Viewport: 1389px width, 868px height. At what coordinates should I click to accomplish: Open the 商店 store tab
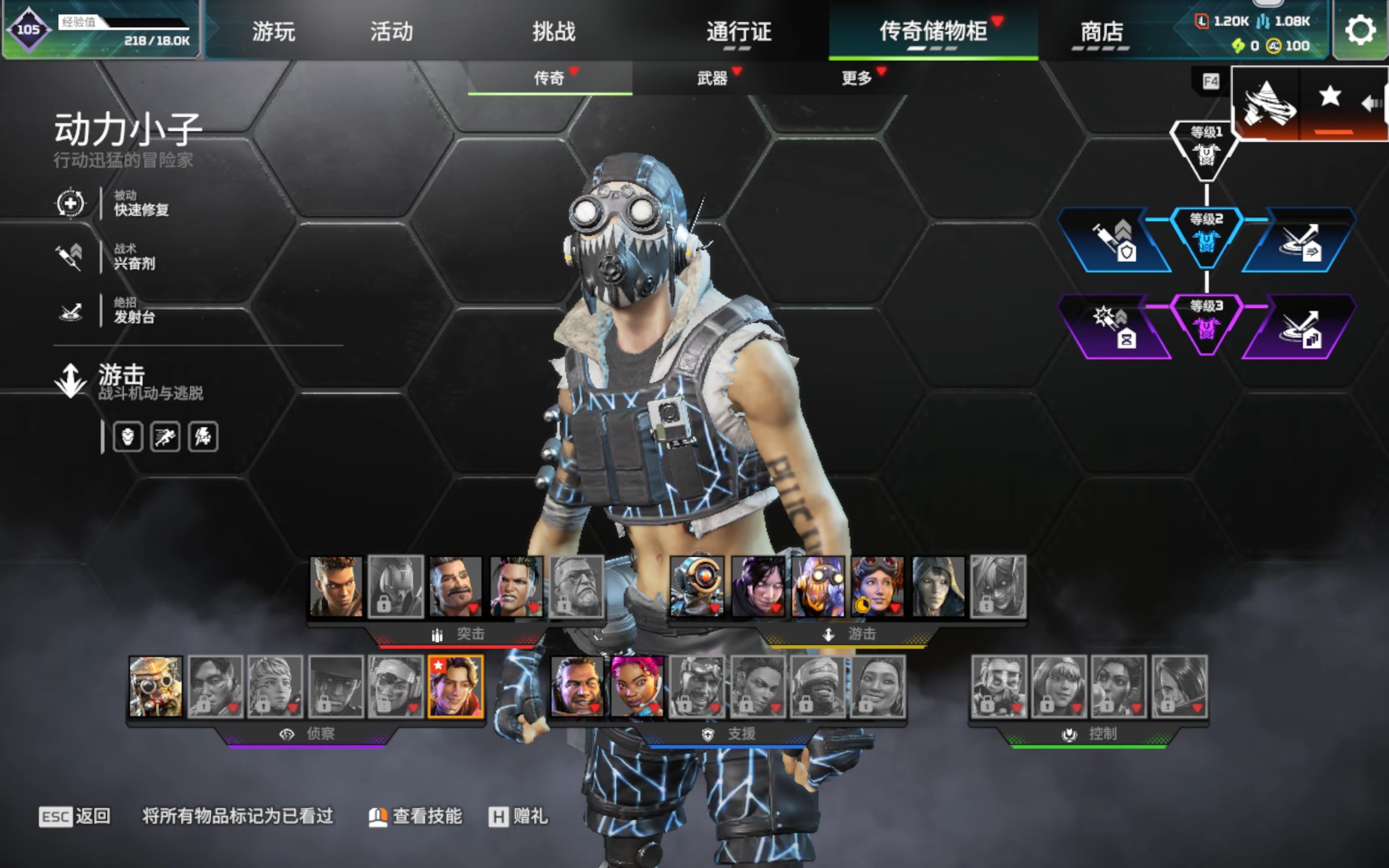1101,31
